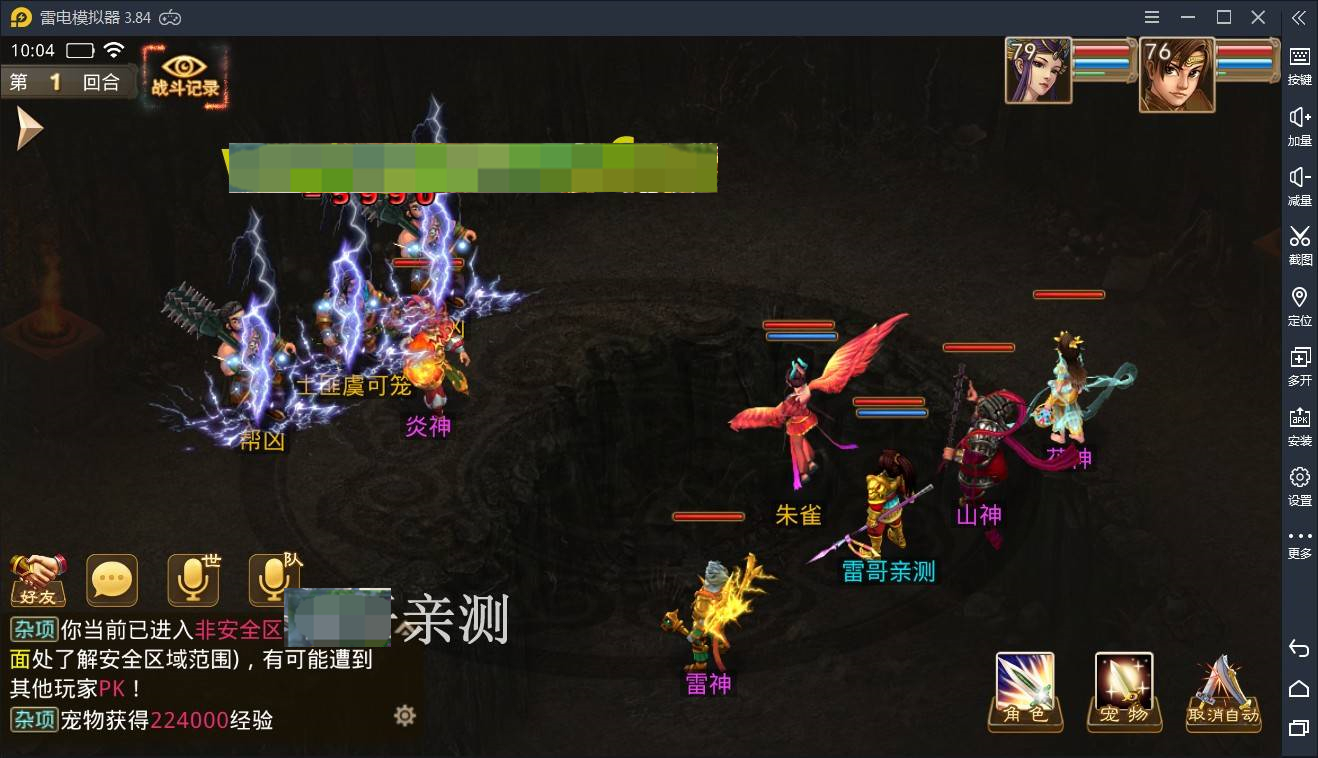Open the chat bubble window
The image size is (1318, 758).
click(112, 580)
